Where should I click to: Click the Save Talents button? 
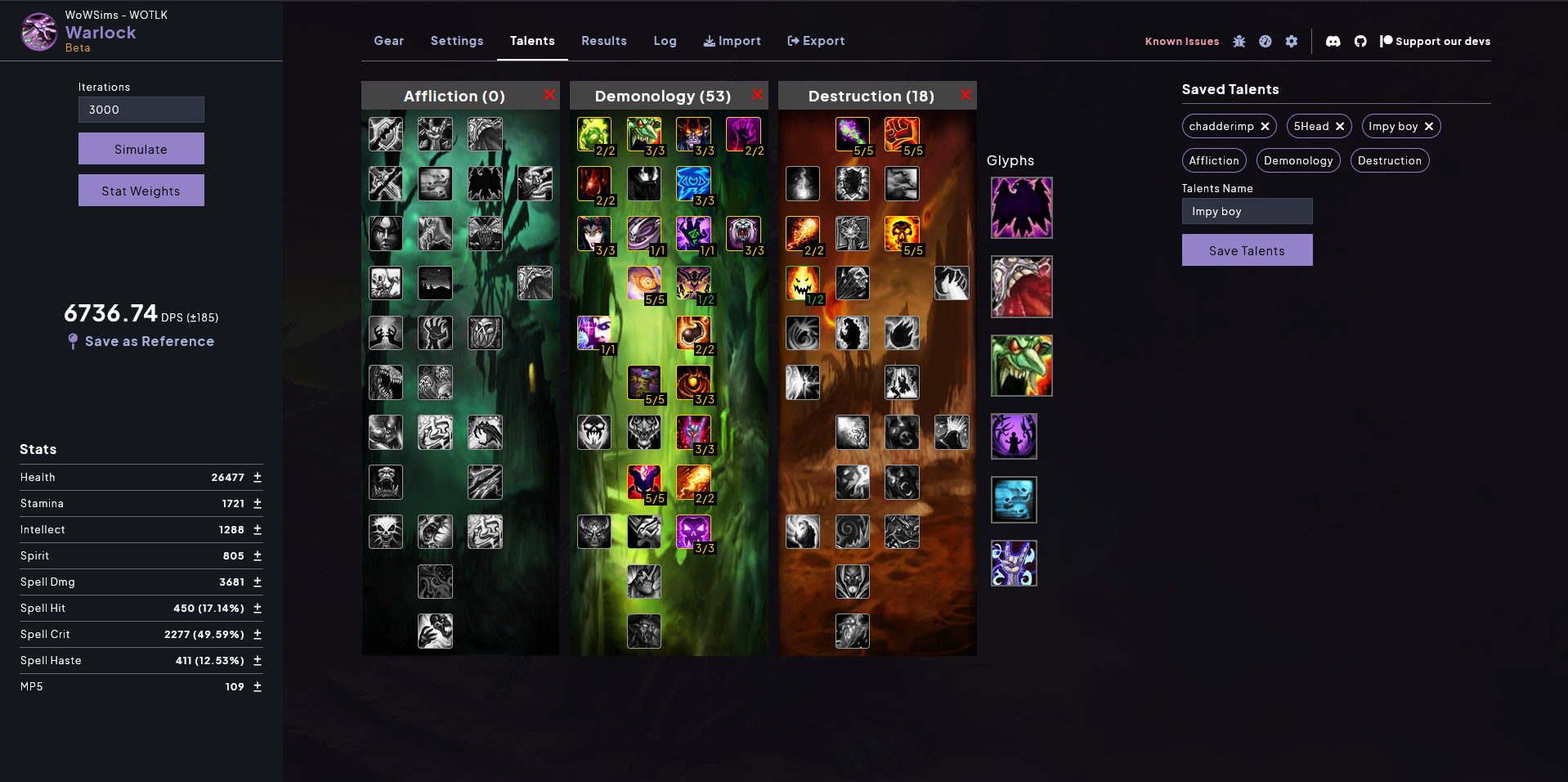tap(1247, 249)
